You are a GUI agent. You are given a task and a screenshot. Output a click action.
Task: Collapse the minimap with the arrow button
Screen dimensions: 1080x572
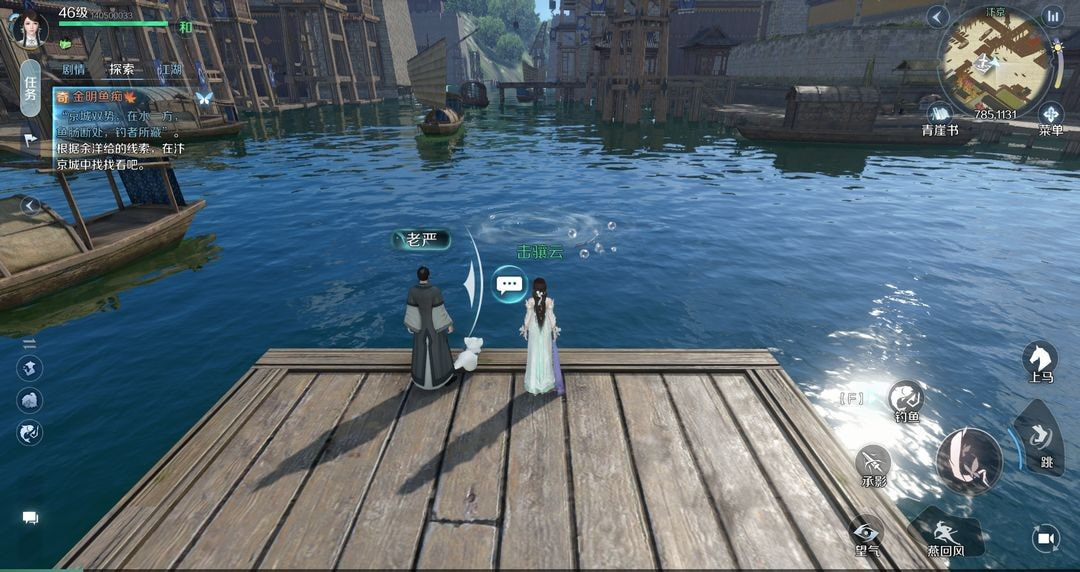tap(937, 16)
